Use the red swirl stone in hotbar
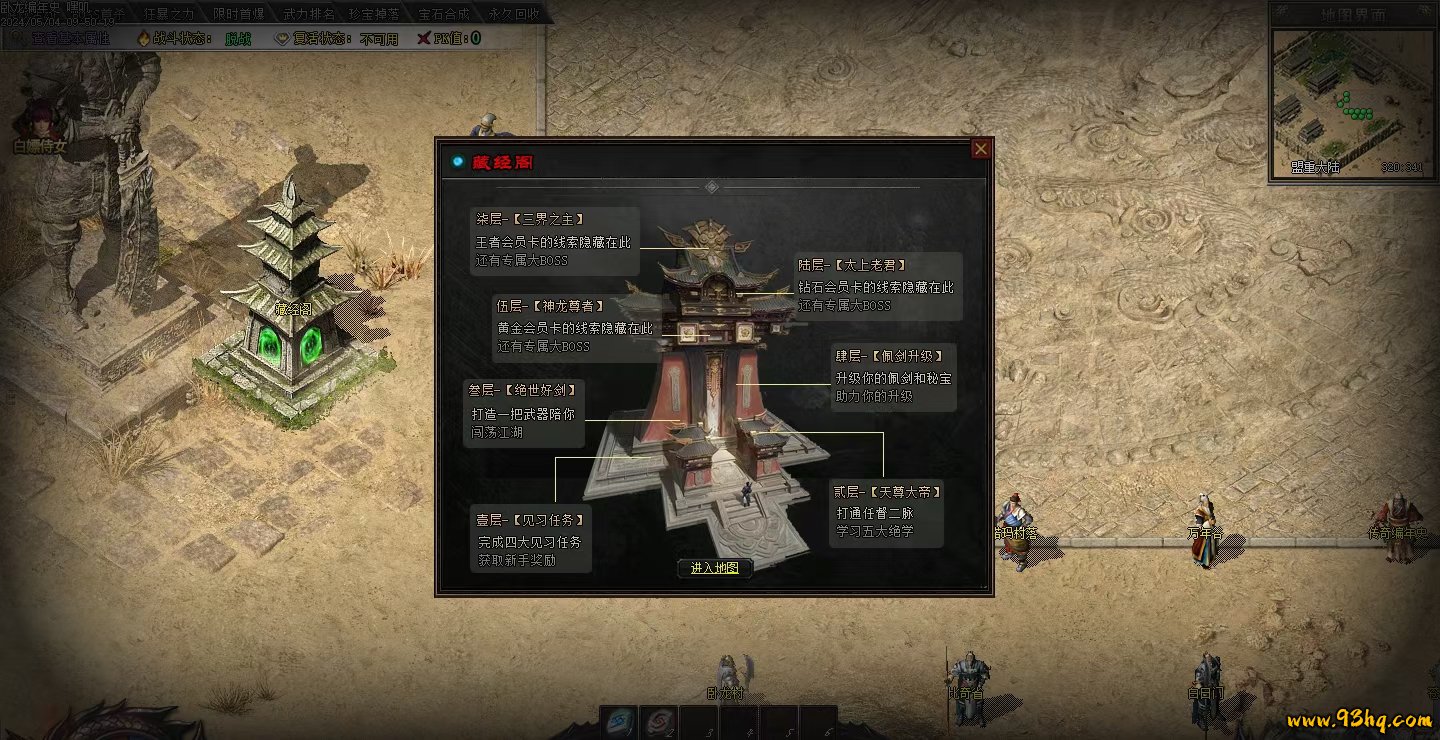 pyautogui.click(x=659, y=722)
